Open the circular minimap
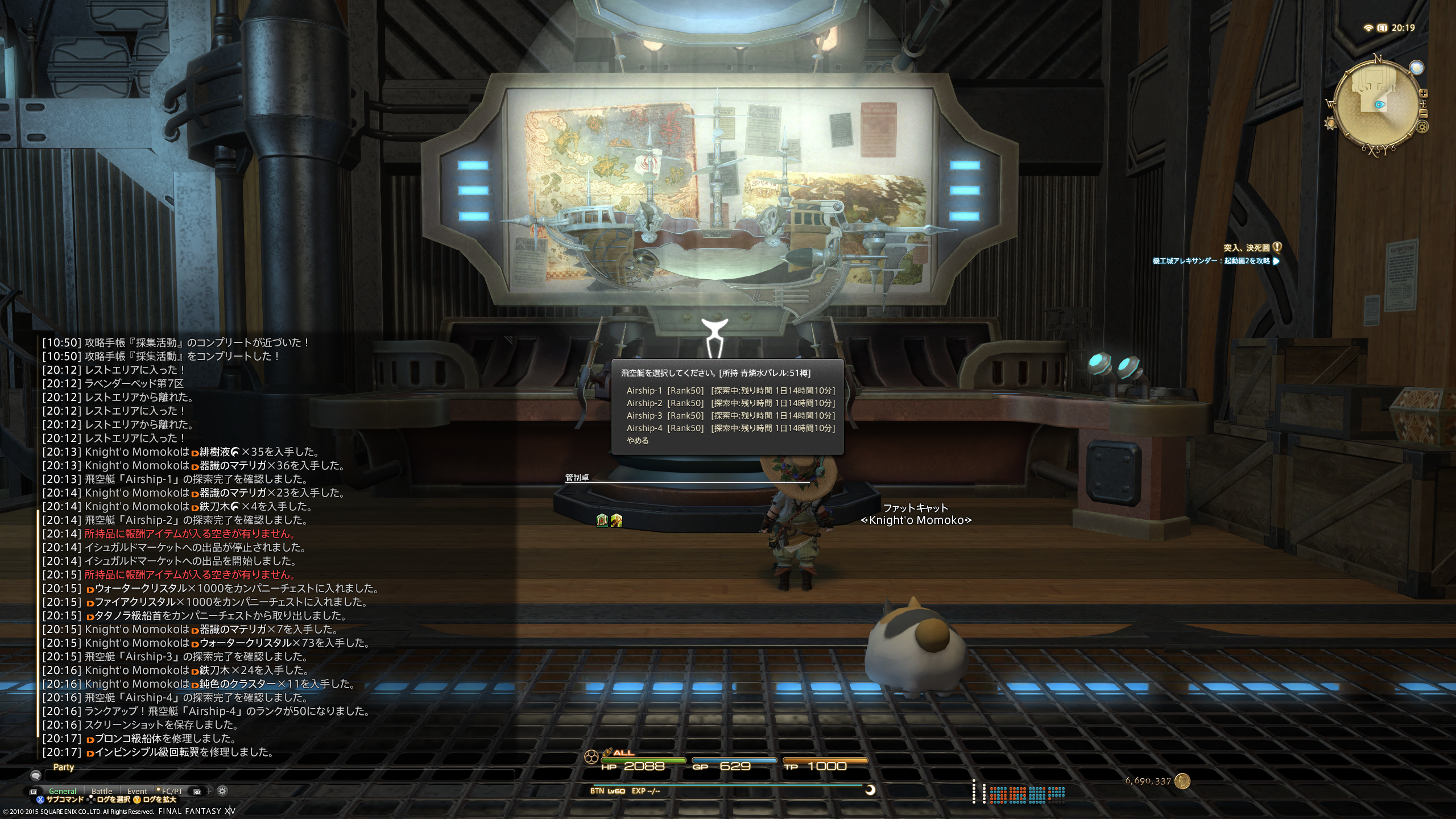The height and width of the screenshot is (819, 1456). [1376, 105]
